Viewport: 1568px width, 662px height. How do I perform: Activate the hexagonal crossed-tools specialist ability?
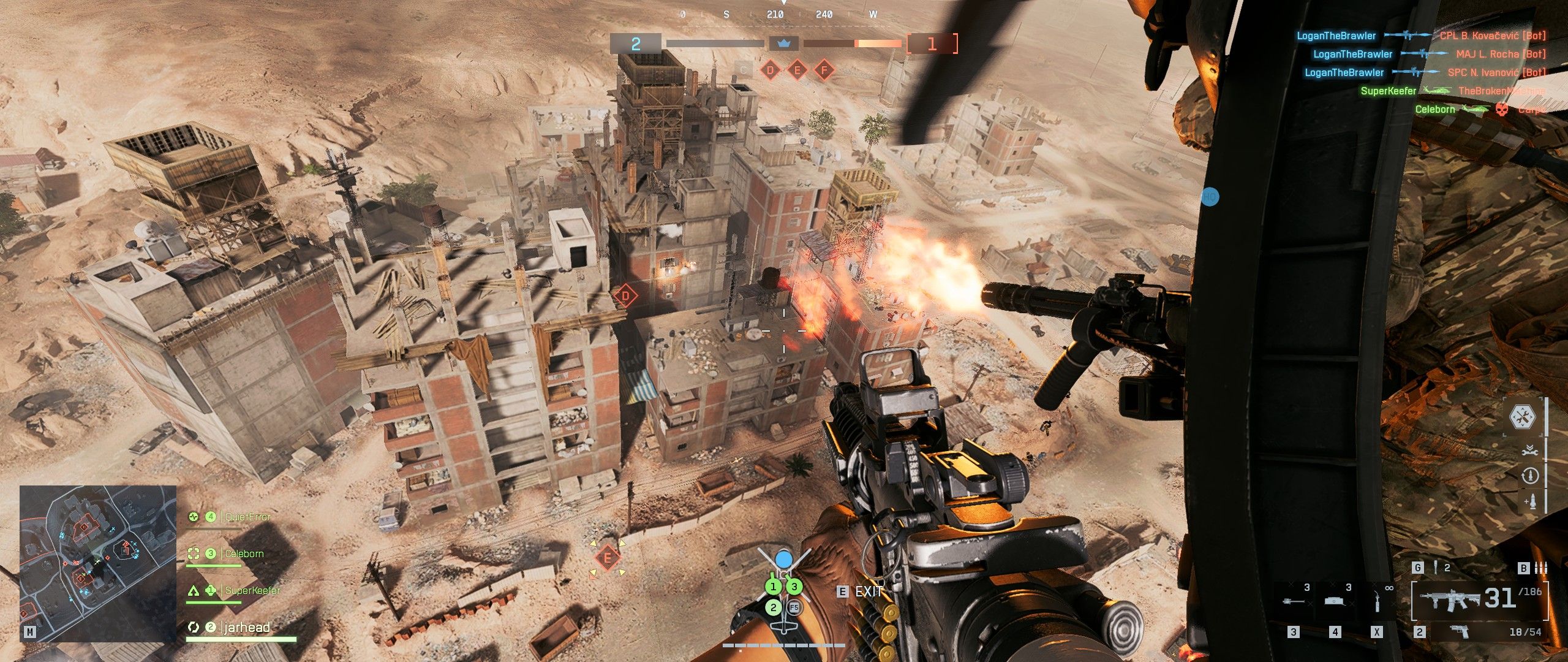coord(1522,417)
